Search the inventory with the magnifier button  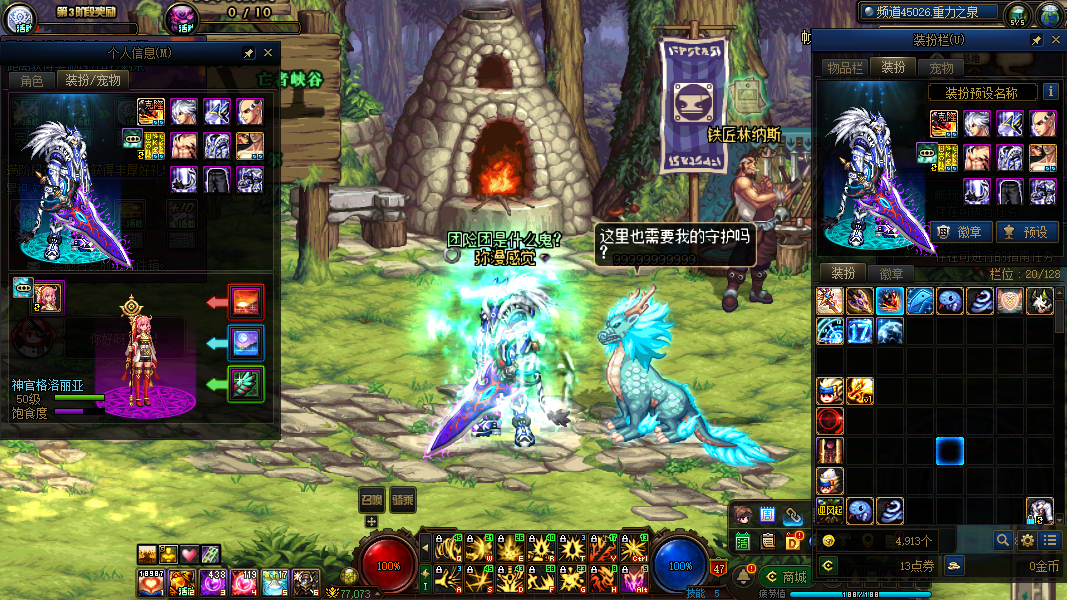click(1002, 540)
